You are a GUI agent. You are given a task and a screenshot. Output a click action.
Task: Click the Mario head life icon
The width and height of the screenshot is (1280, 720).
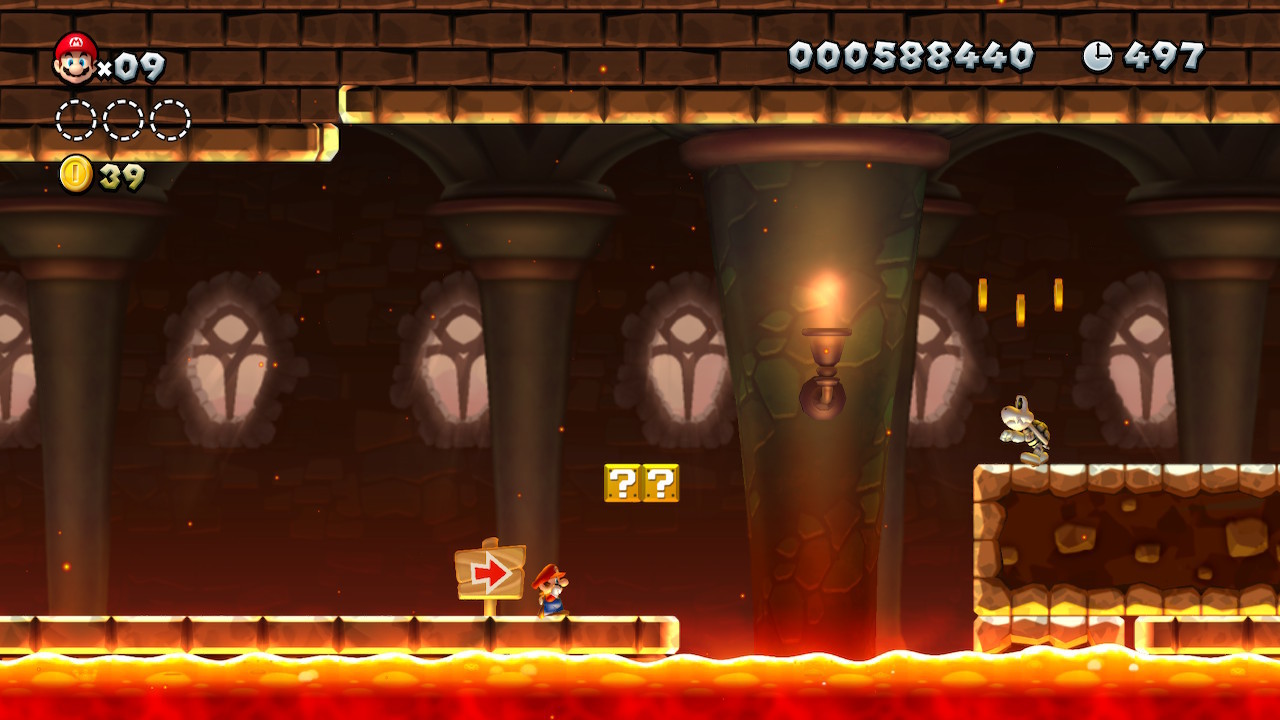[x=75, y=57]
